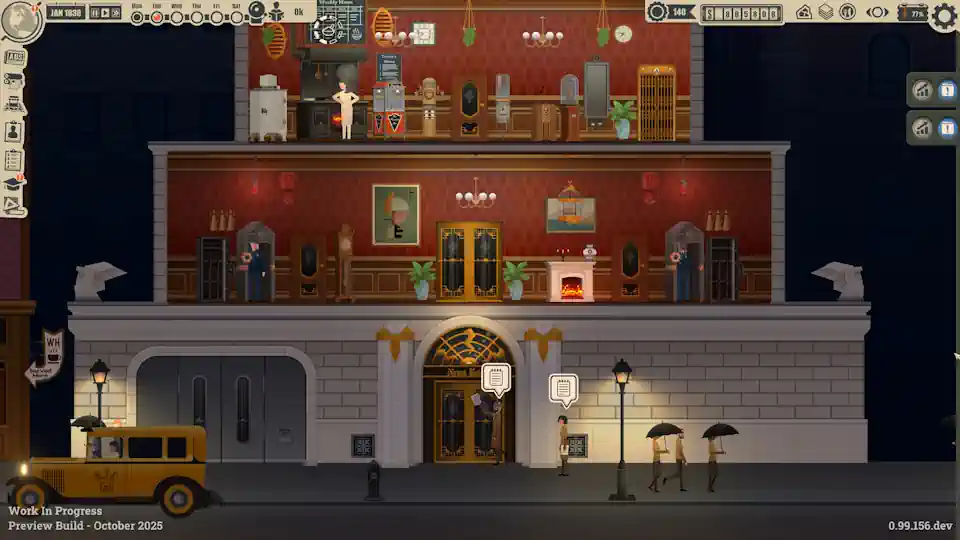
Task: Open the upper chart panel button
Action: point(922,90)
